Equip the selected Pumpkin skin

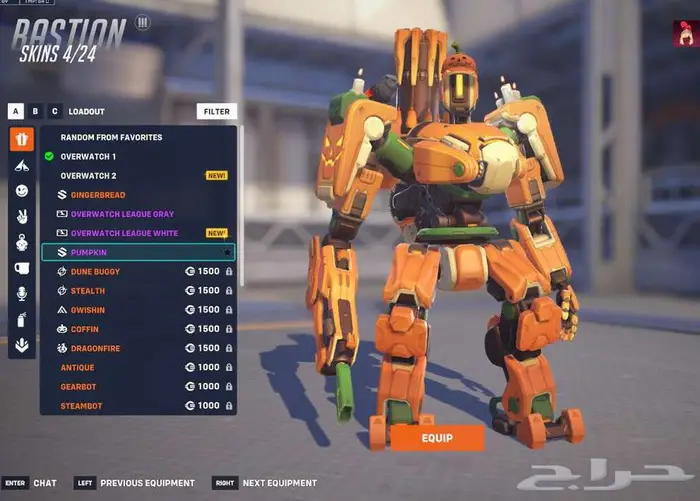point(437,437)
